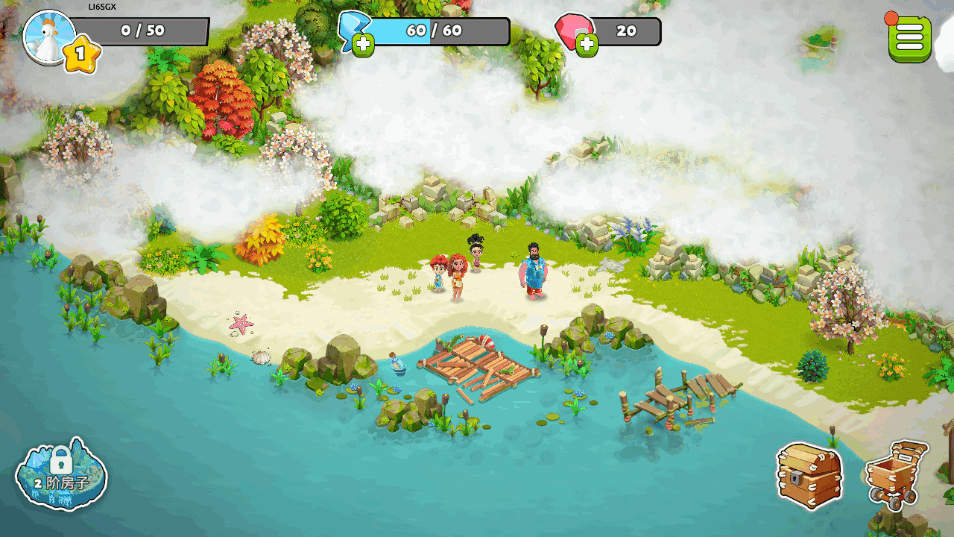Image resolution: width=954 pixels, height=537 pixels.
Task: Click the yellow level star badge
Action: (82, 53)
